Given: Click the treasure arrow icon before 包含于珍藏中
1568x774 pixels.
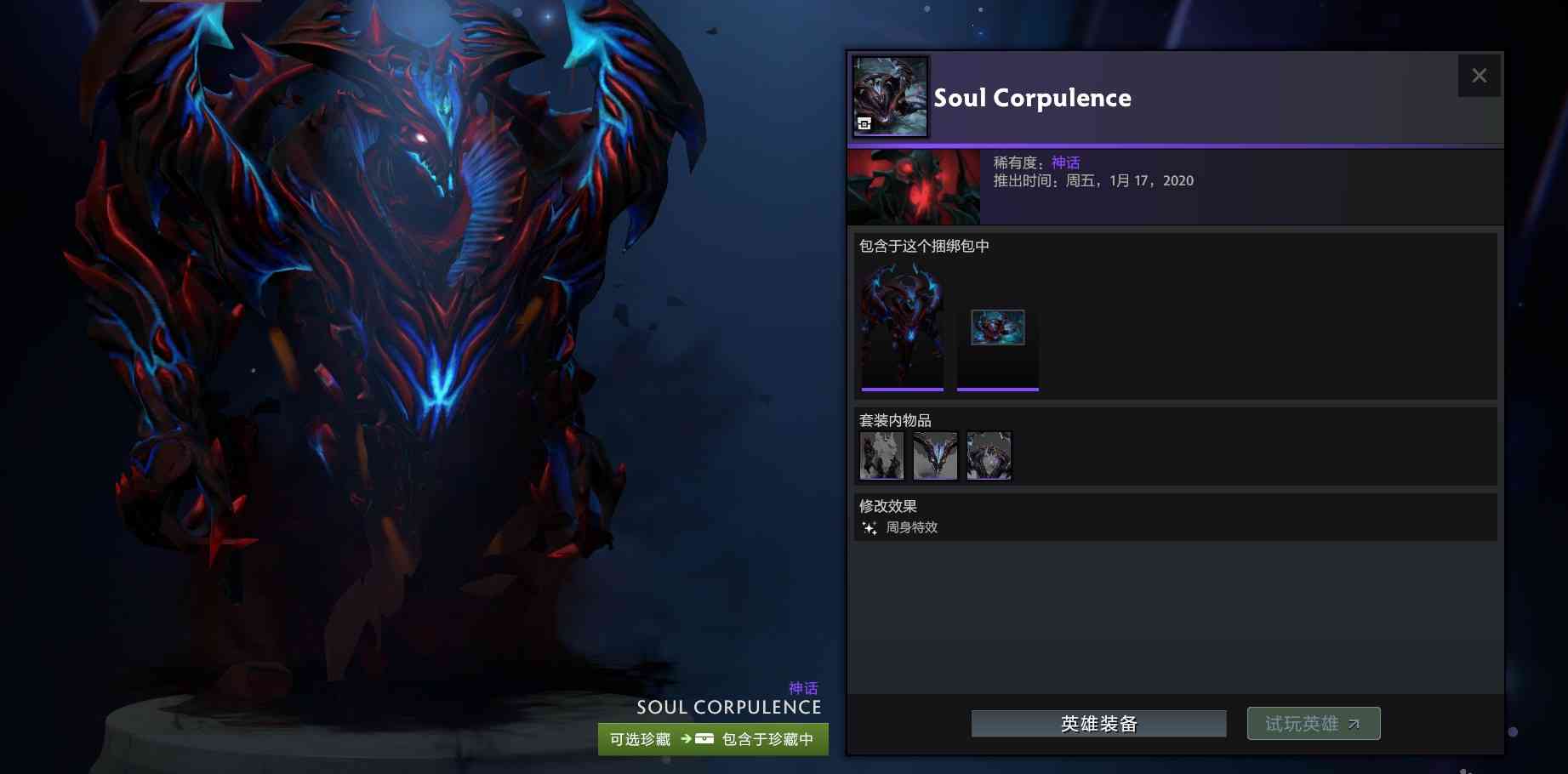Looking at the screenshot, I should tap(686, 738).
